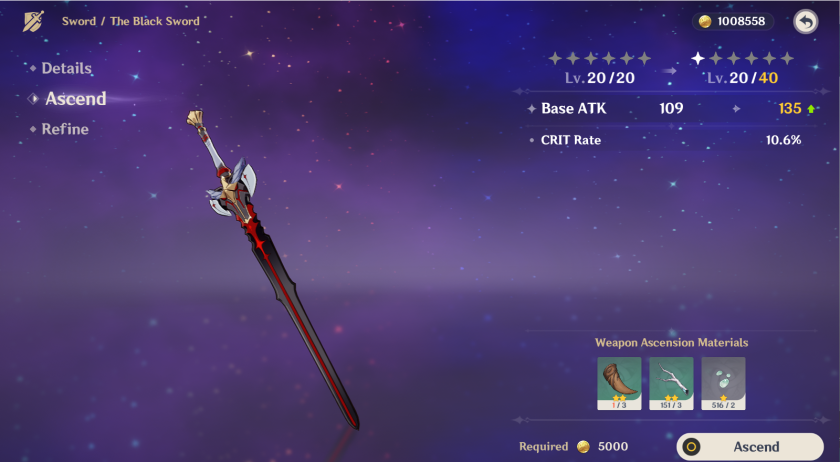840x462 pixels.
Task: Open the Details tab
Action: pyautogui.click(x=66, y=69)
